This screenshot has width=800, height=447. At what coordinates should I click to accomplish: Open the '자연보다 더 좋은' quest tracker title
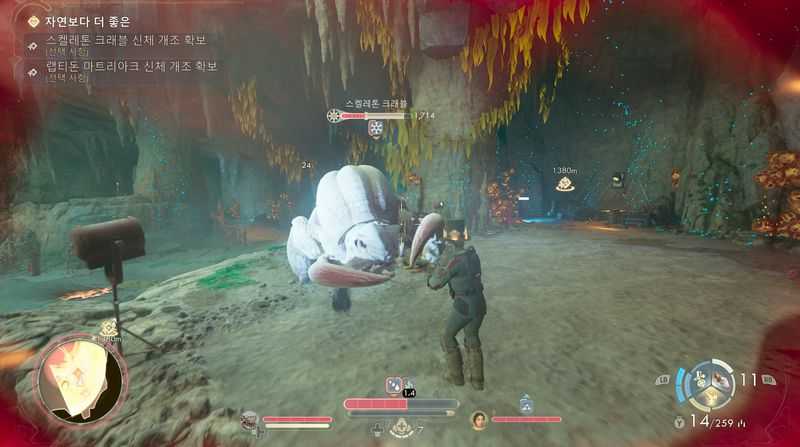[x=88, y=21]
